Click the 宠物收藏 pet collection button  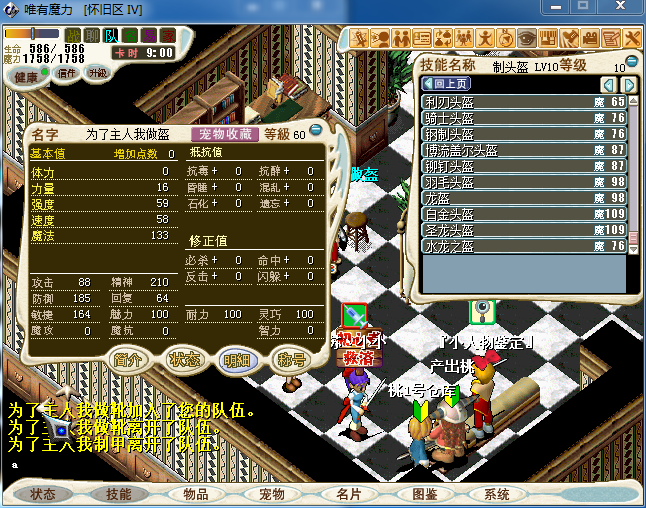point(225,133)
